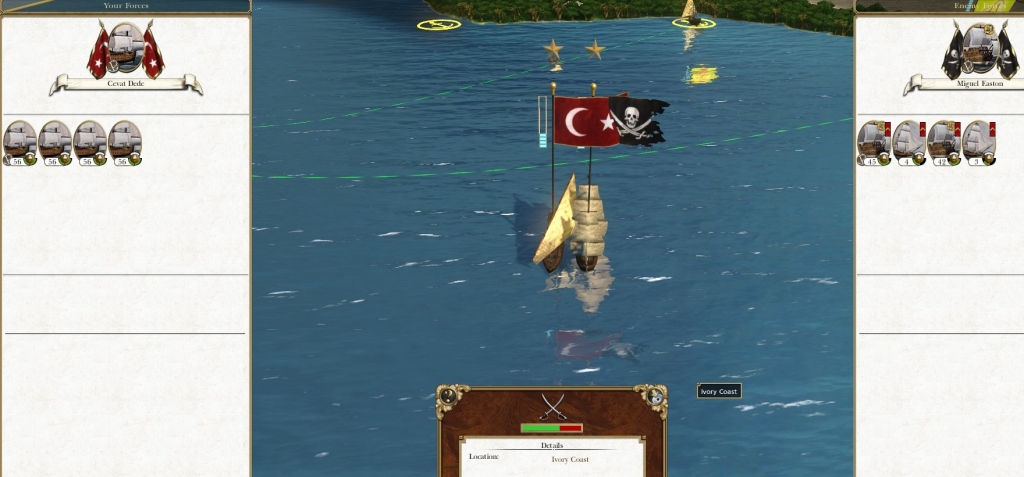
Task: Click the panel's top-right ornate corner button
Action: pos(655,396)
